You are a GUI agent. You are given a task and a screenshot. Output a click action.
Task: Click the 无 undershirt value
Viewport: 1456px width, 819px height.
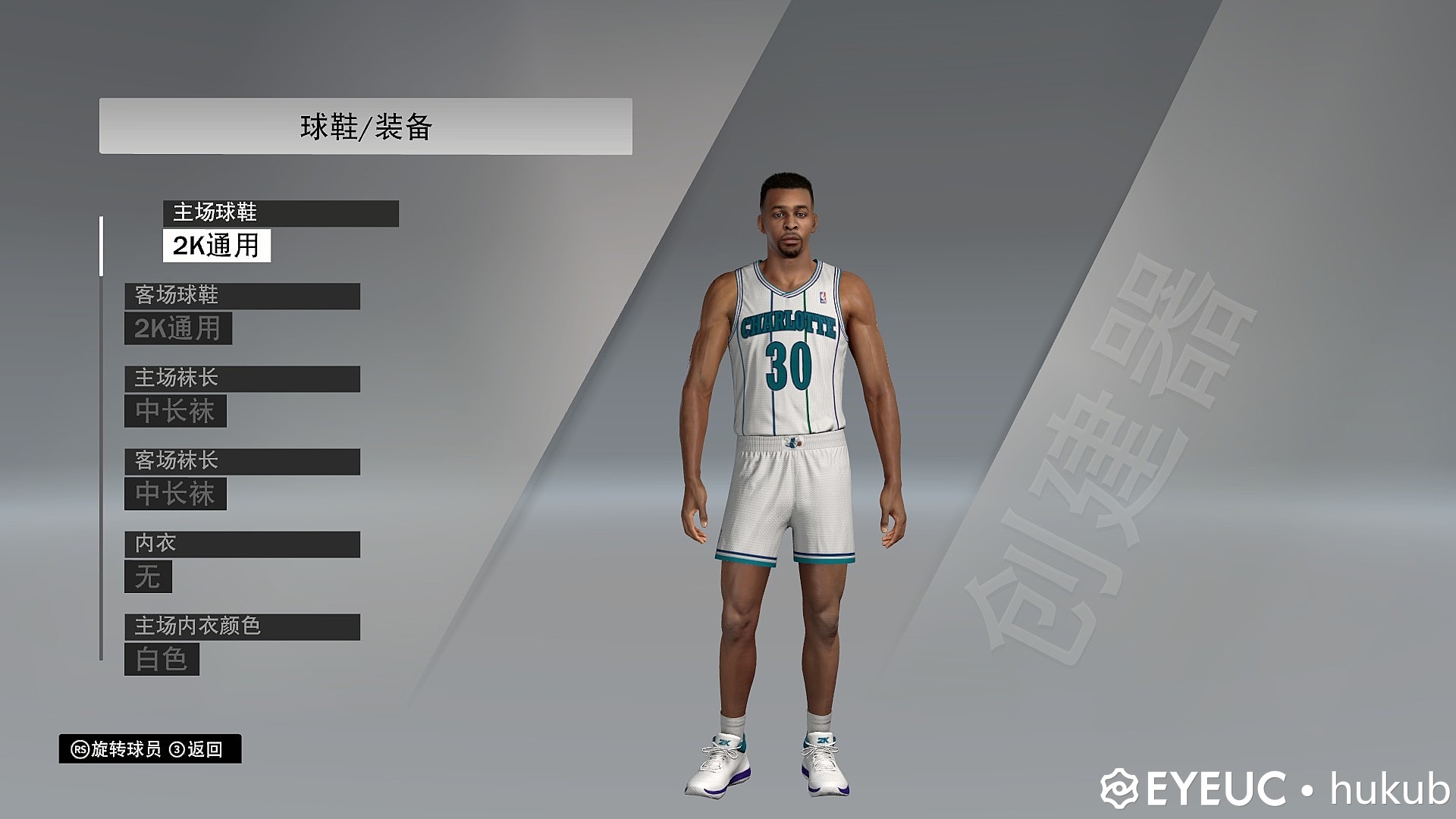coord(148,577)
